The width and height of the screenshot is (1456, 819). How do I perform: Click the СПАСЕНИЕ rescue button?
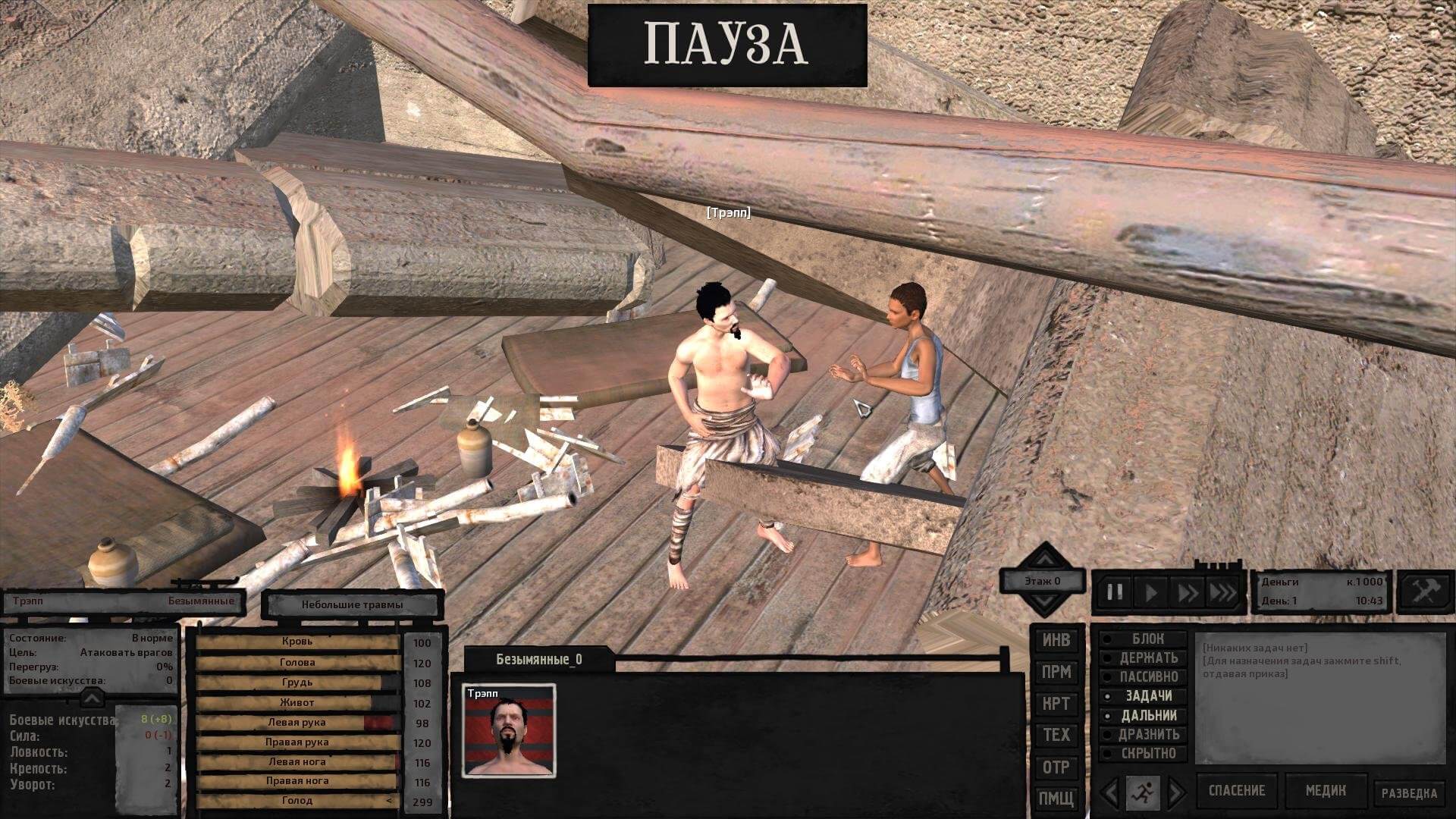point(1236,791)
